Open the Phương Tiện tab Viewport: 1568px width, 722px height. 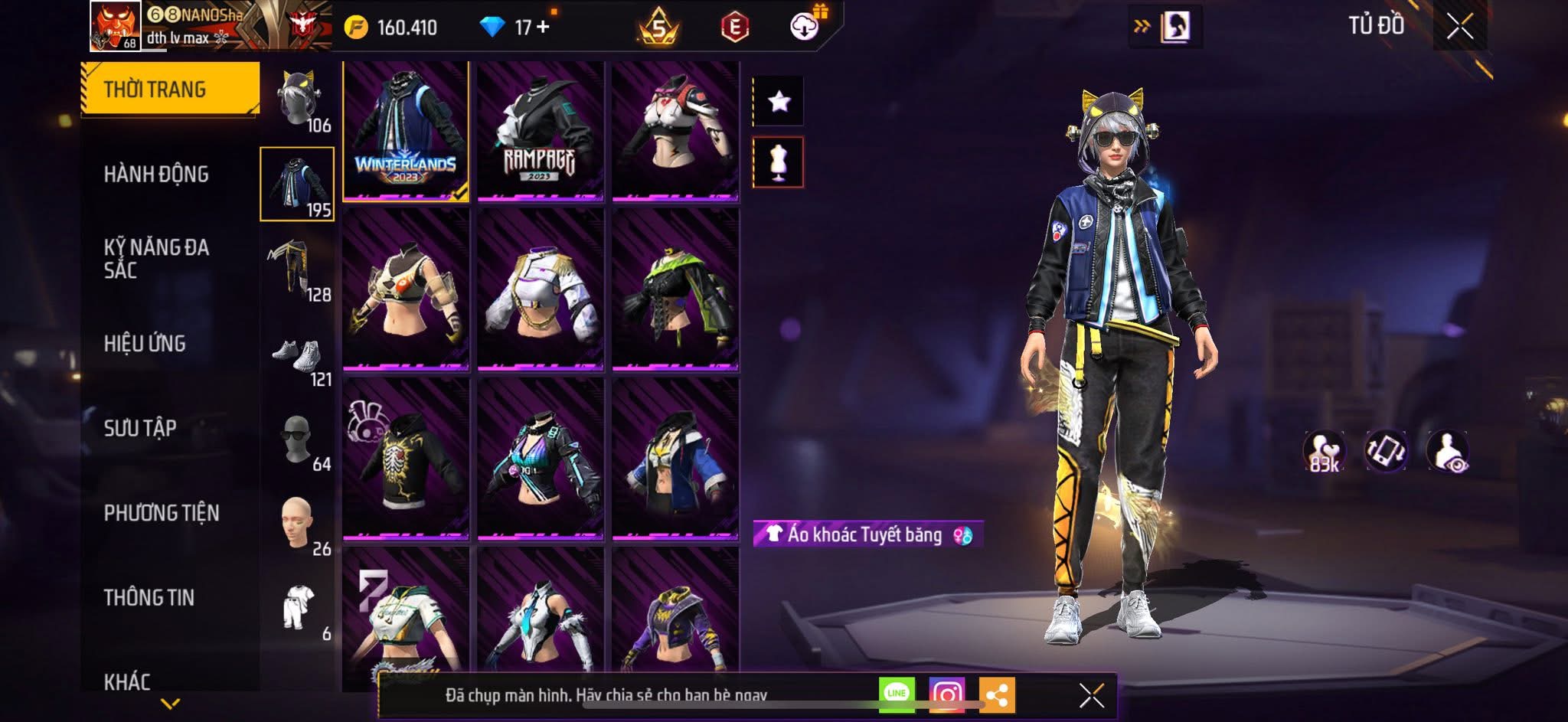(x=162, y=513)
